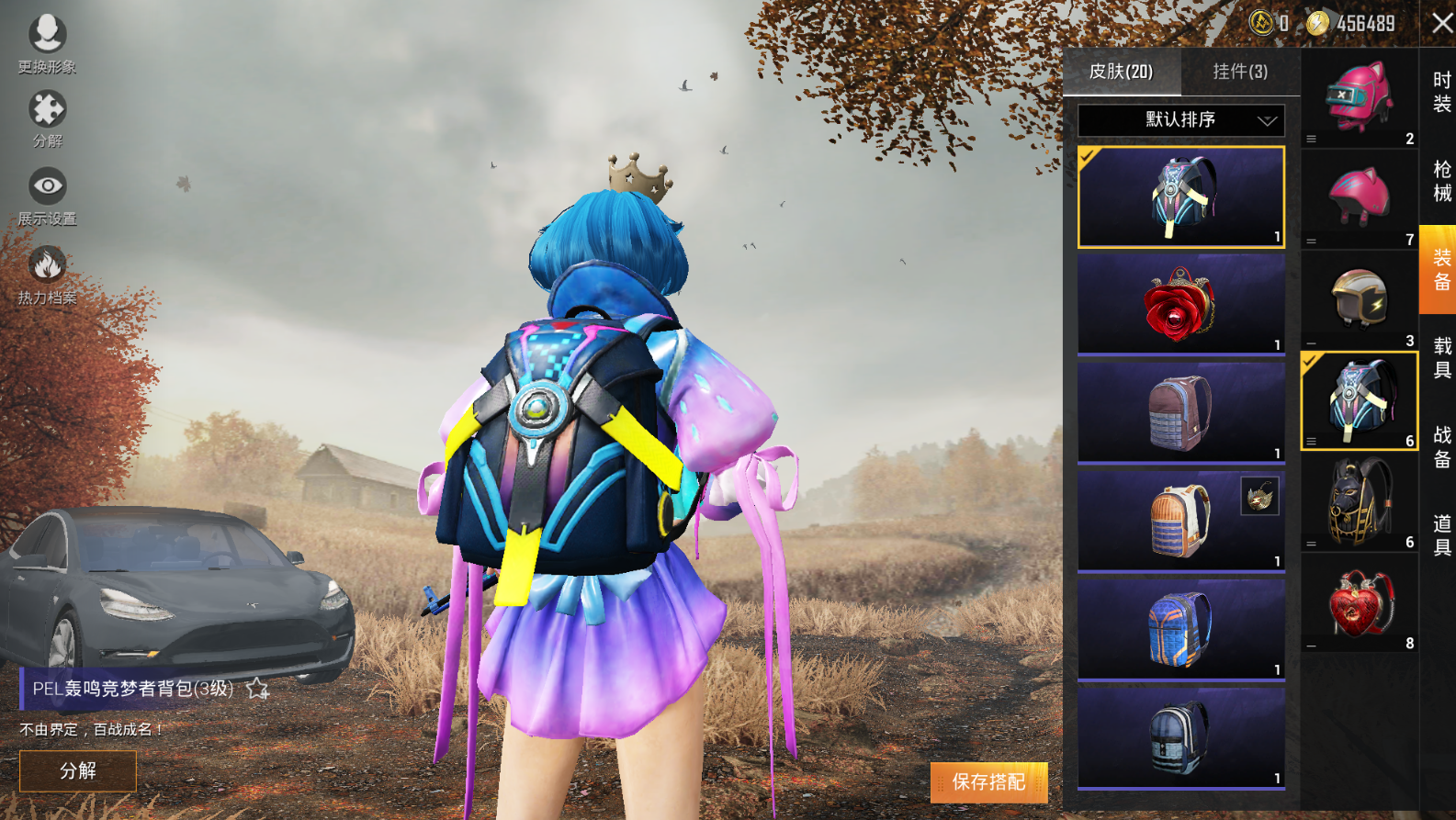Screen dimensions: 1456x820
Task: Select the orange and white striped backpack
Action: [1181, 521]
